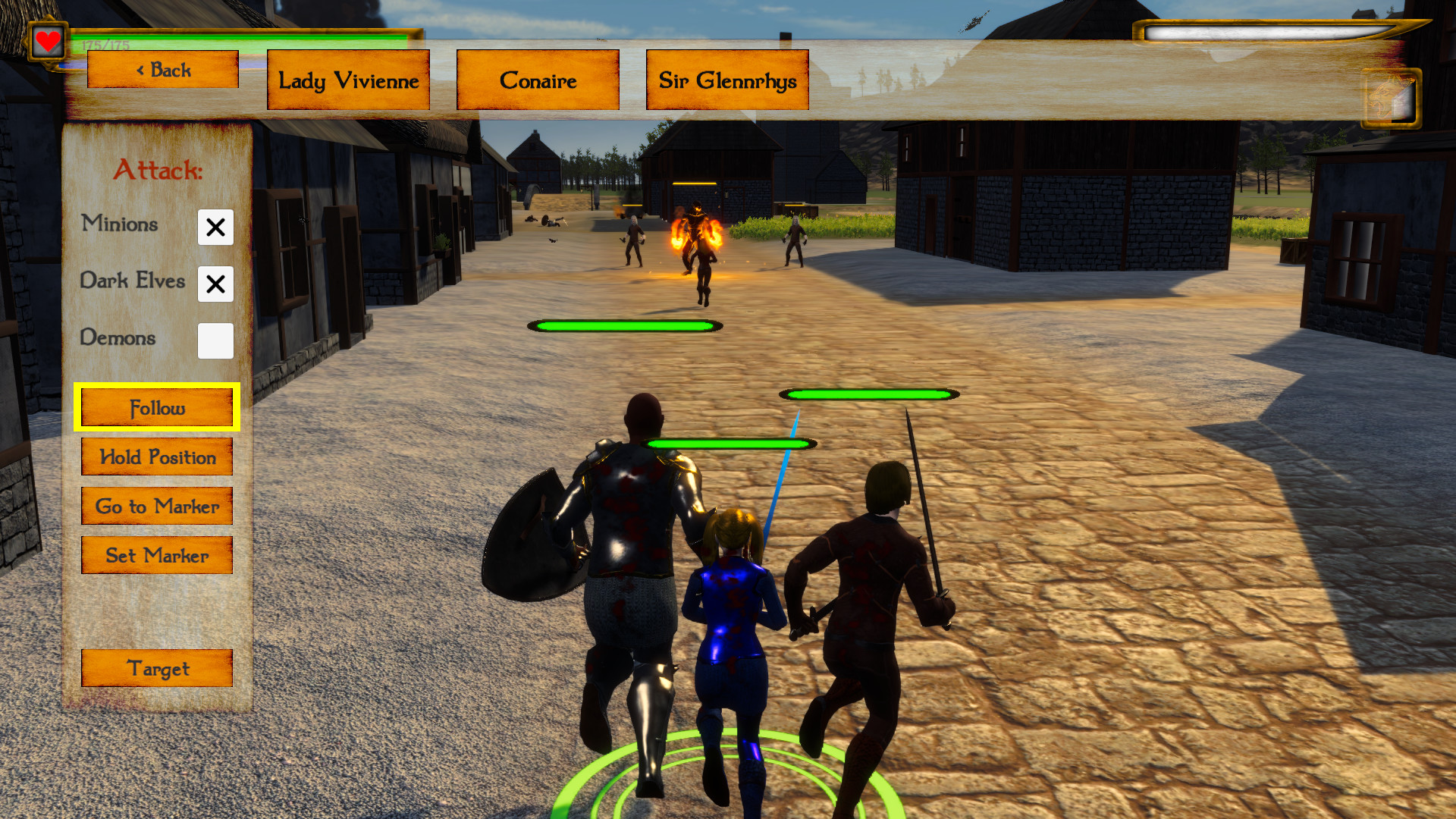Screen dimensions: 1456x819
Task: Click the highlighted Follow command
Action: (x=156, y=407)
